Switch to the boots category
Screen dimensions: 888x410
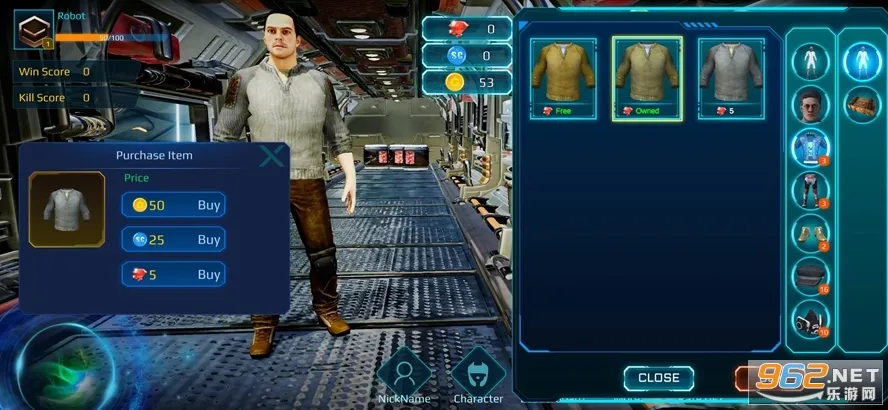click(x=811, y=232)
